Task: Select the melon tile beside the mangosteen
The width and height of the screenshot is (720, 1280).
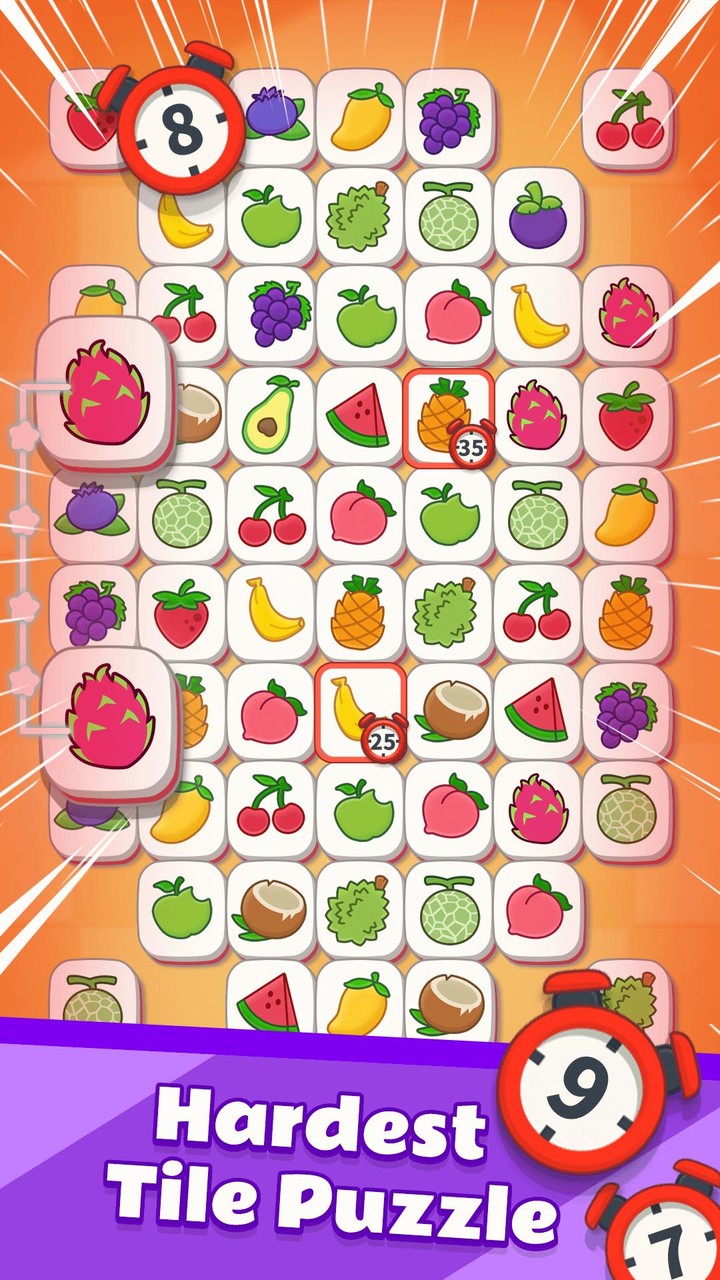Action: (x=449, y=217)
